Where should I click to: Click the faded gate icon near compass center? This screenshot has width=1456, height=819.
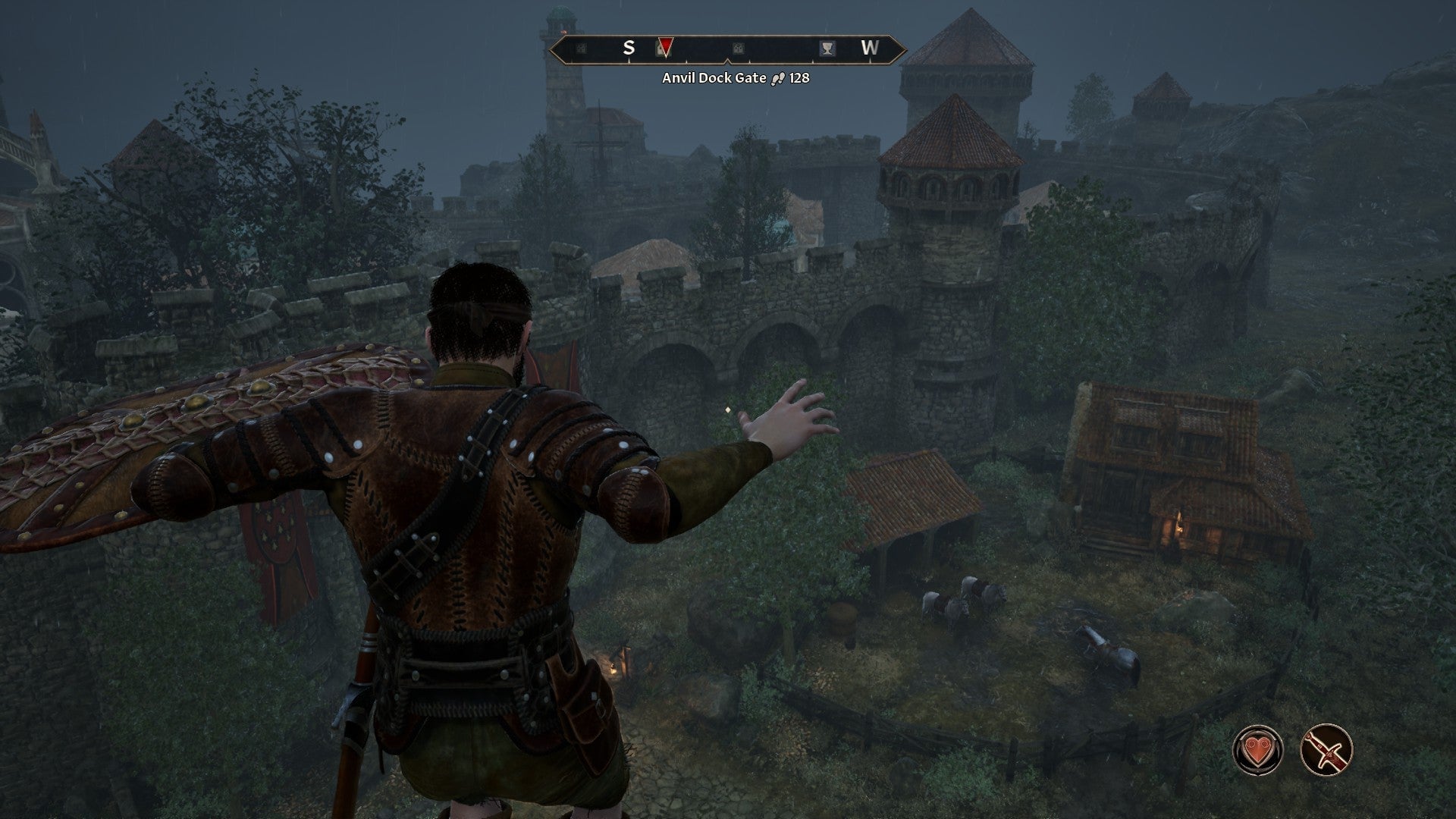coord(739,48)
